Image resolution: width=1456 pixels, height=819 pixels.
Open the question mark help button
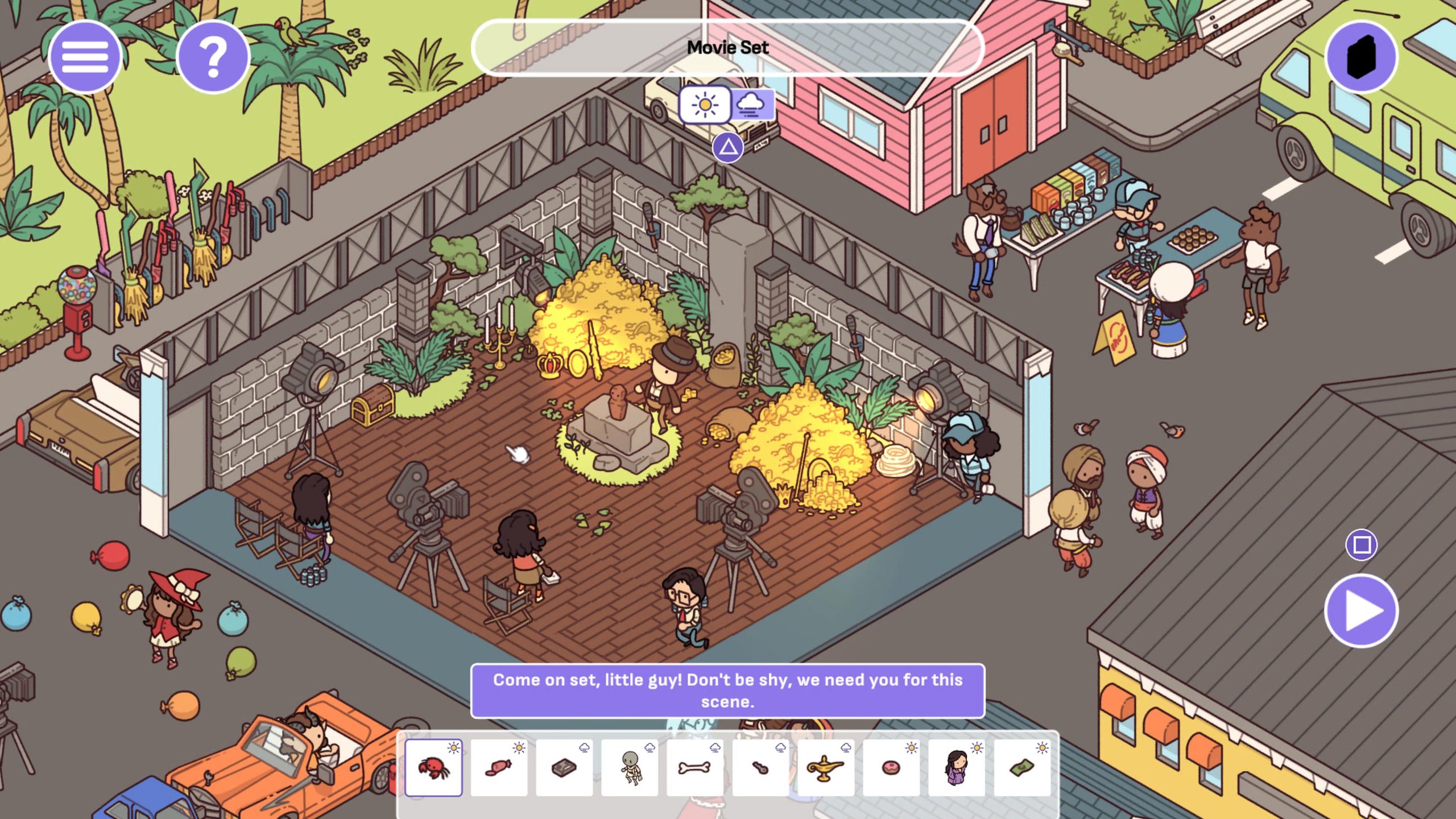213,57
